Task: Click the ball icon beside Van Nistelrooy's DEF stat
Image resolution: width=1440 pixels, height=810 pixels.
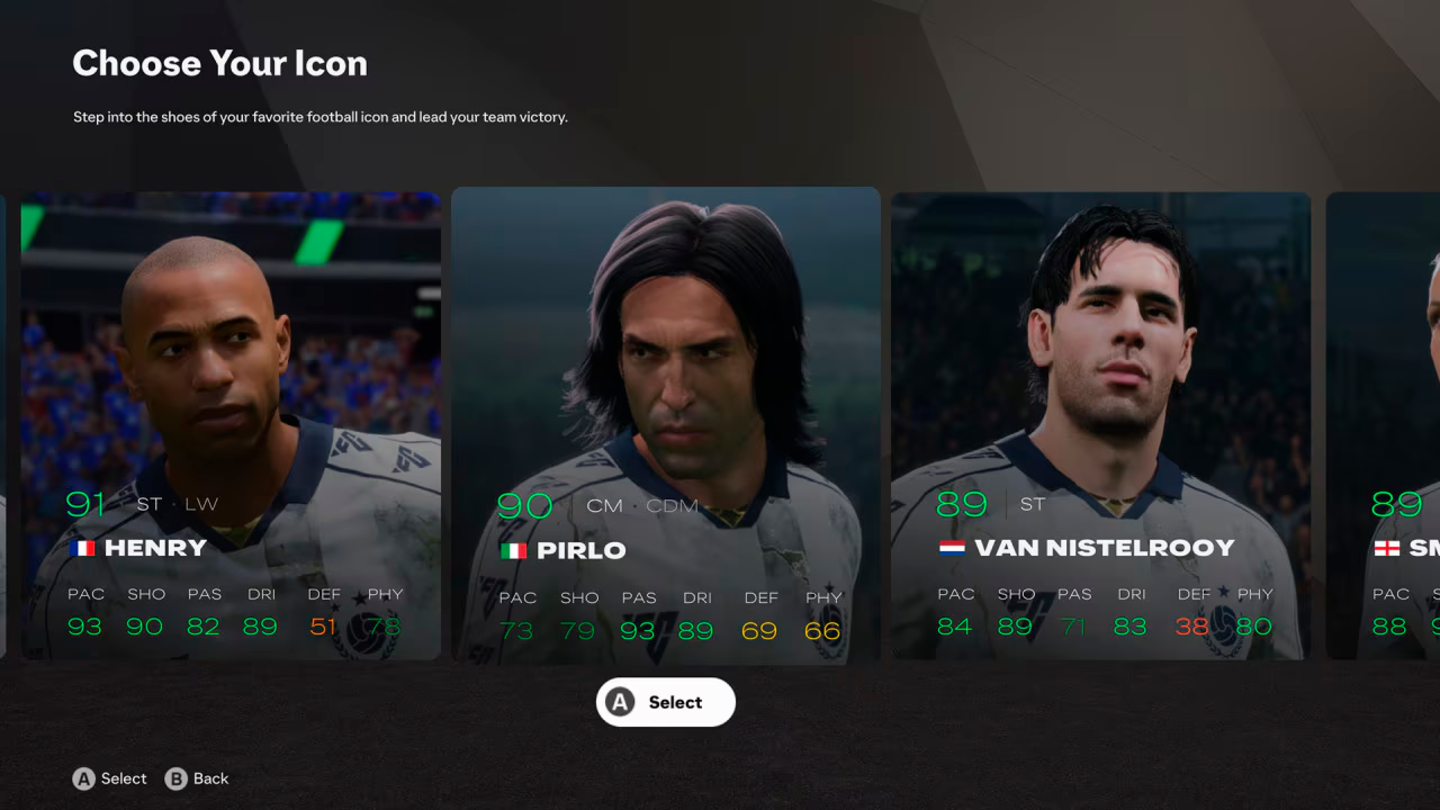Action: pyautogui.click(x=1224, y=627)
